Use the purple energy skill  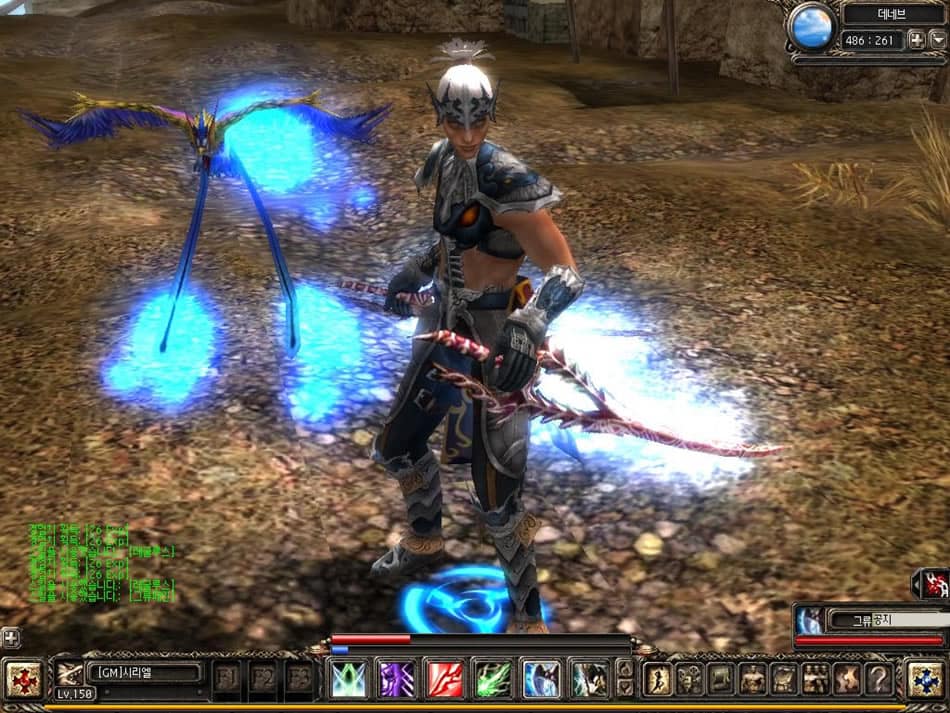tap(397, 678)
